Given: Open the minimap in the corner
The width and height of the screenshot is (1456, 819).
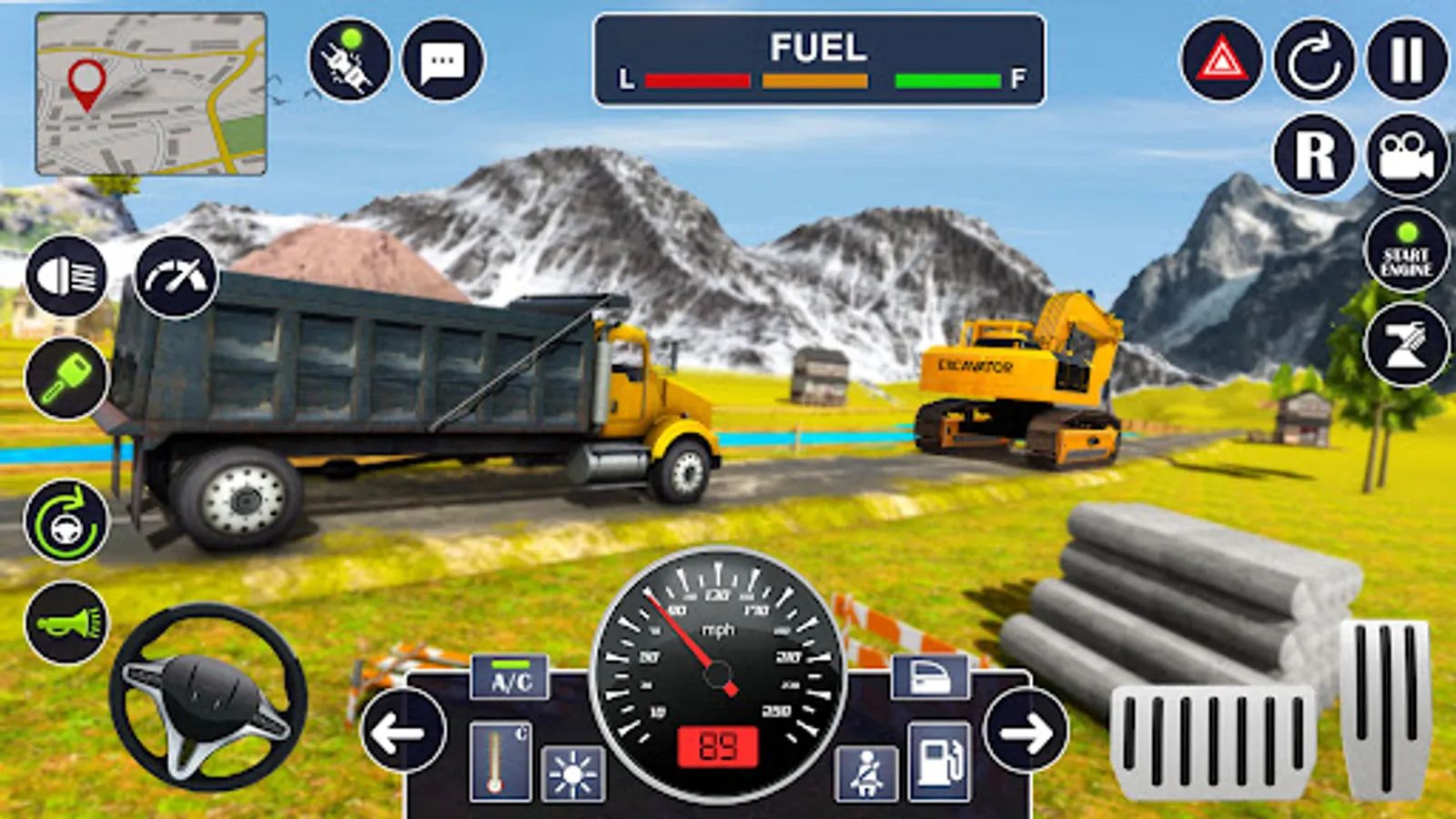Looking at the screenshot, I should [151, 94].
